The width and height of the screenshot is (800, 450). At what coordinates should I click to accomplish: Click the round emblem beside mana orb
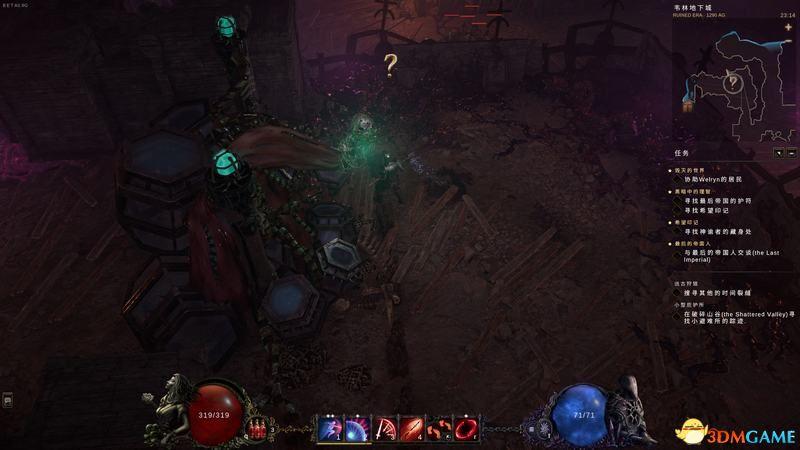click(544, 429)
